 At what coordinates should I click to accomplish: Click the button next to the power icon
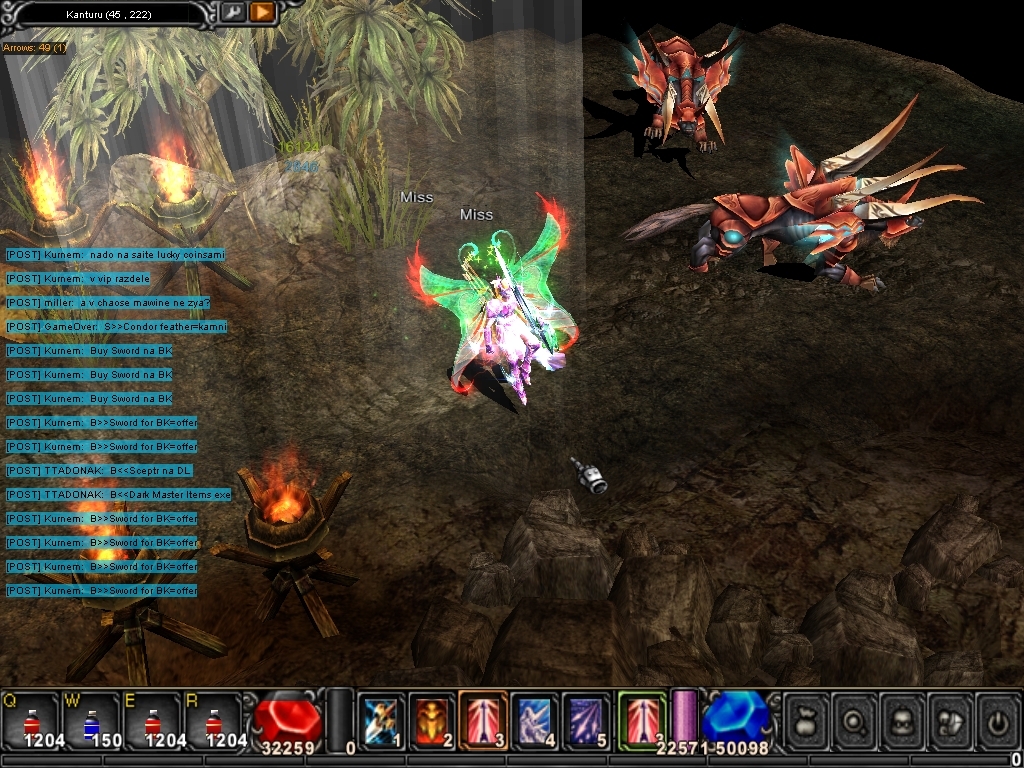(951, 718)
